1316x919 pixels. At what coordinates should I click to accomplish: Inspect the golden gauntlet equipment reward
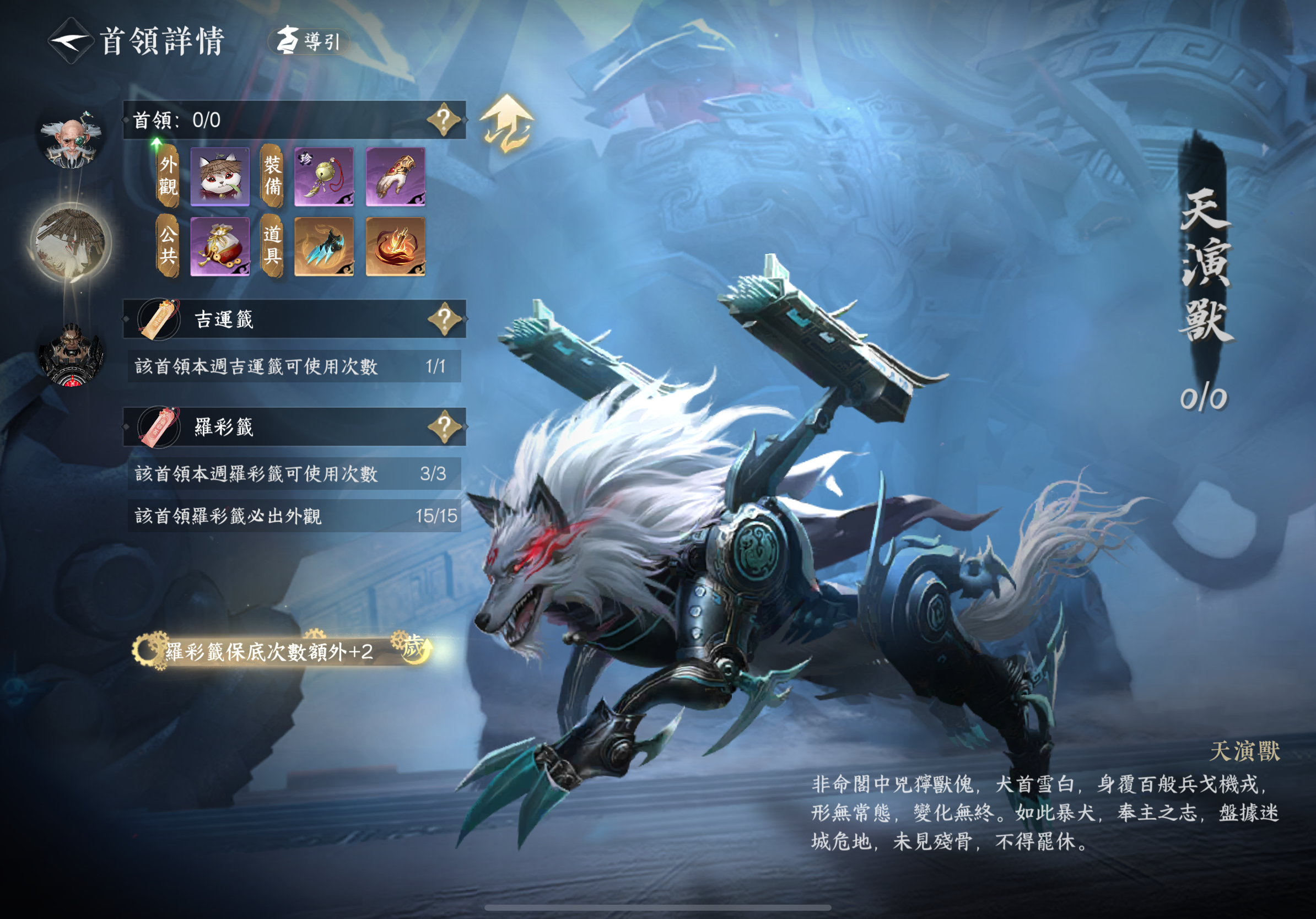pos(396,176)
